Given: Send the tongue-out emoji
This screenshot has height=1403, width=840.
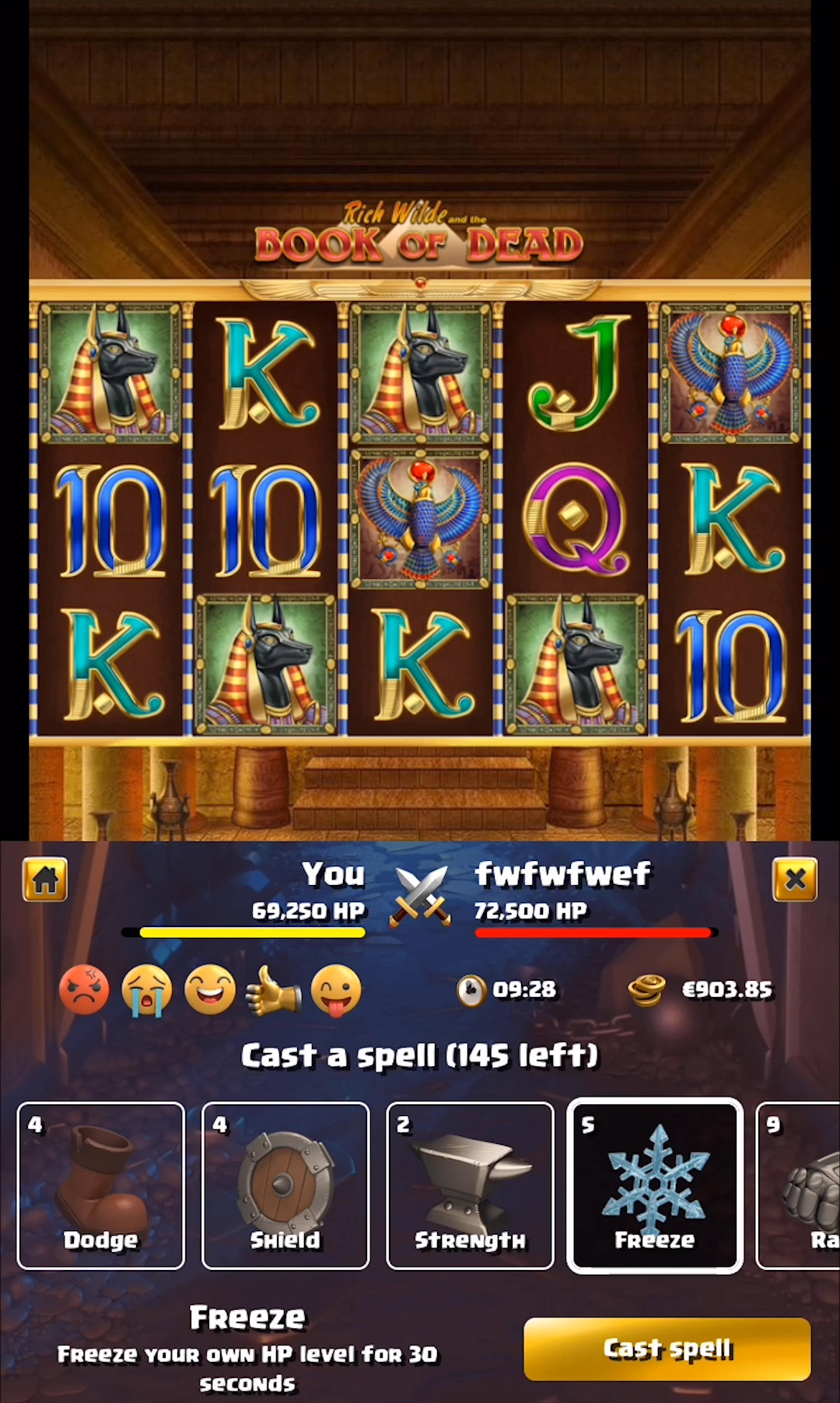Looking at the screenshot, I should [336, 990].
